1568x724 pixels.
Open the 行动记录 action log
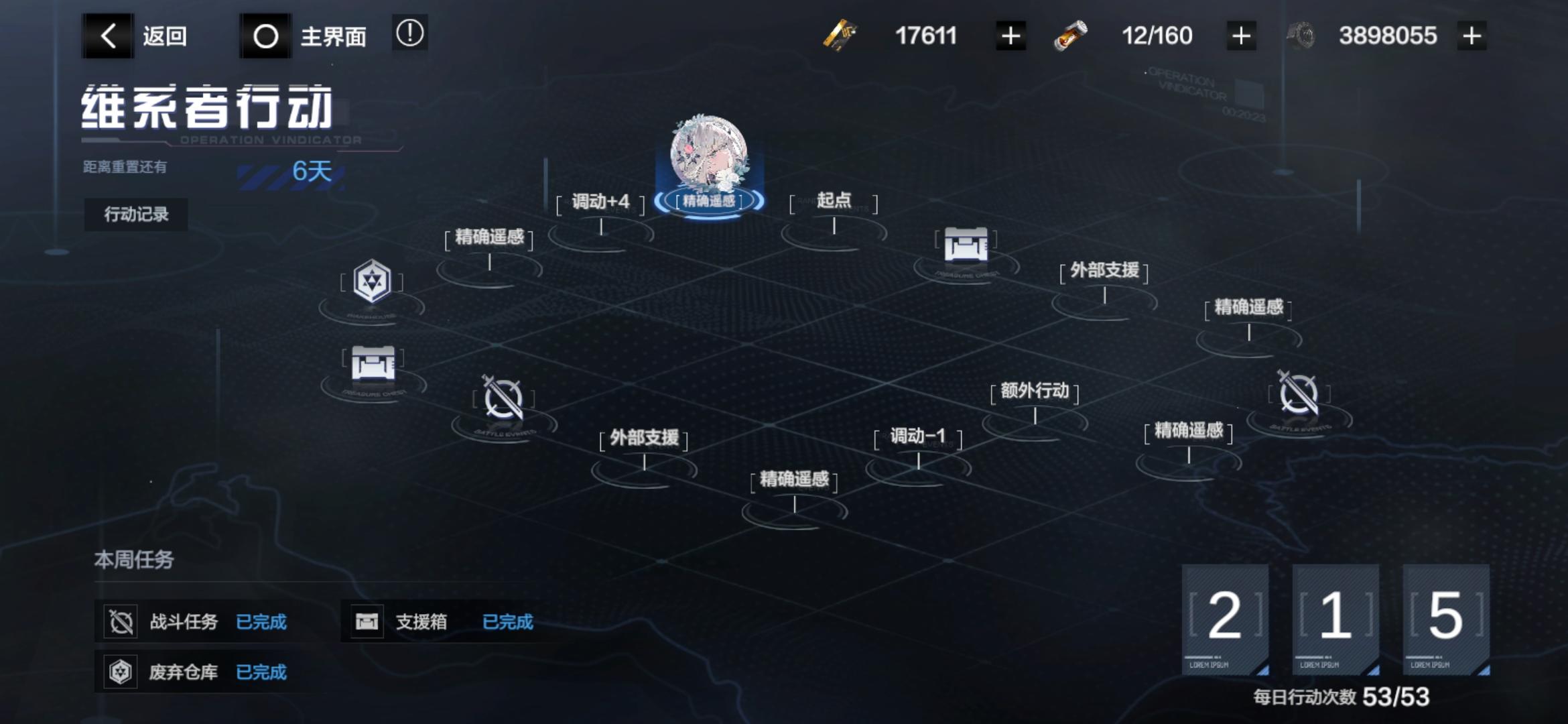pyautogui.click(x=135, y=215)
